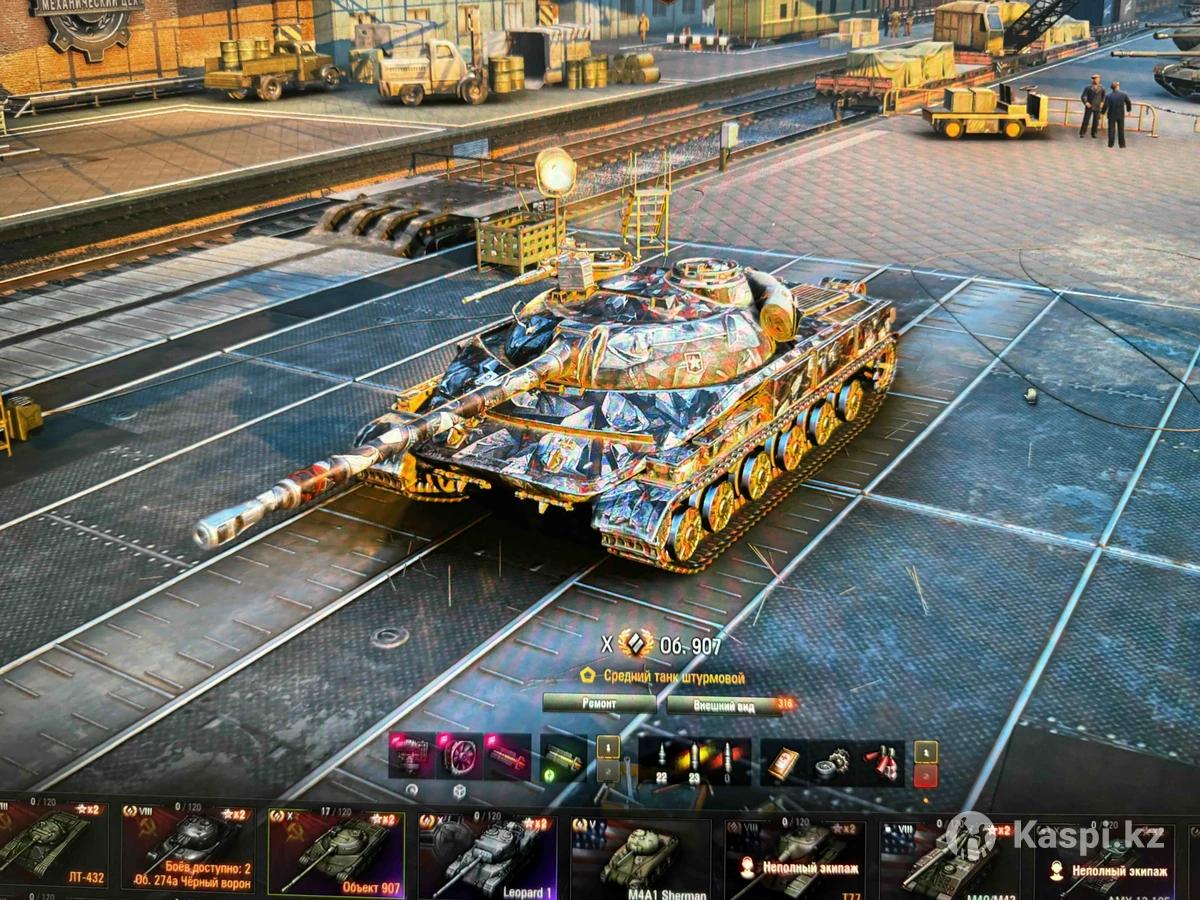The image size is (1200, 900).
Task: Select the first aid kit consumable
Action: click(784, 762)
